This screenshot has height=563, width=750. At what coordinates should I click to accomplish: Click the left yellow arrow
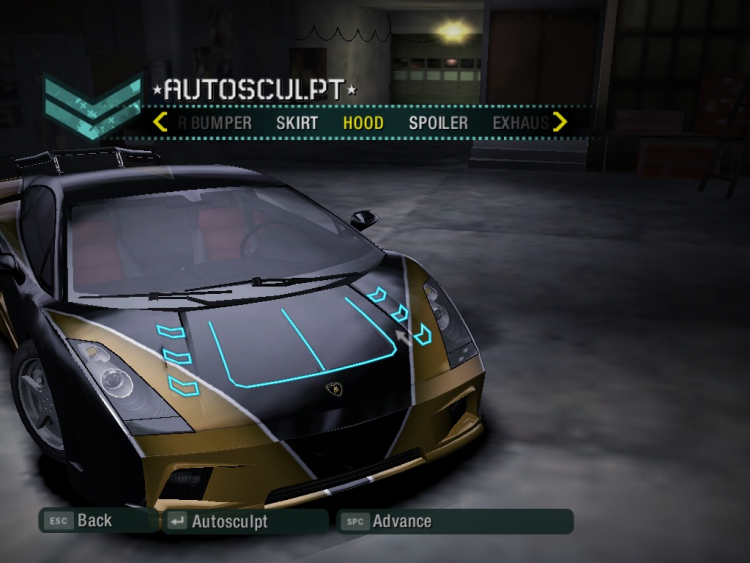(x=160, y=122)
